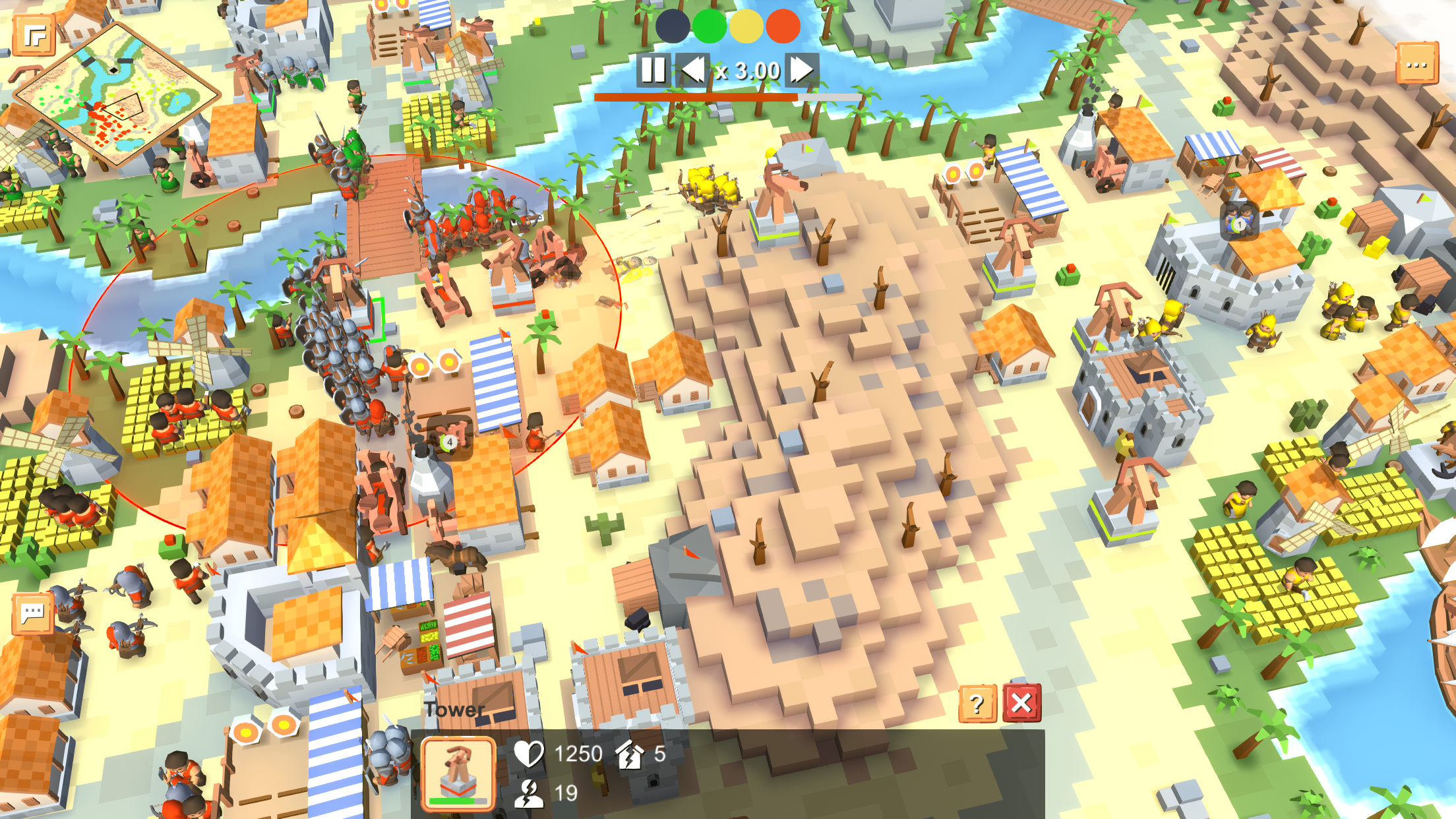The height and width of the screenshot is (819, 1456).
Task: Select the green faction color dot
Action: pyautogui.click(x=708, y=28)
